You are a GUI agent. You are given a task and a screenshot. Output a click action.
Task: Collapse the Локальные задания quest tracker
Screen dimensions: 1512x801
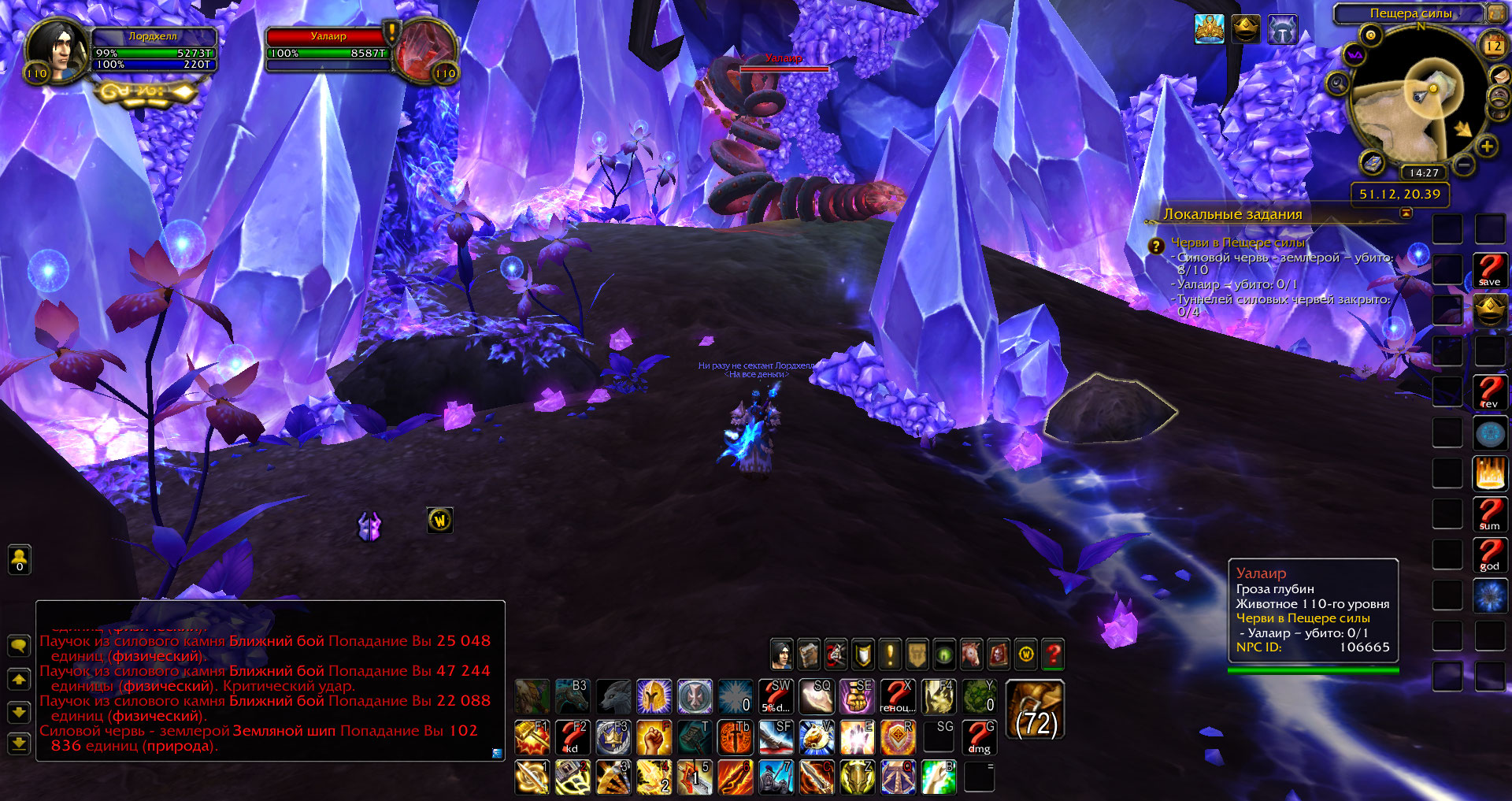[x=1406, y=213]
